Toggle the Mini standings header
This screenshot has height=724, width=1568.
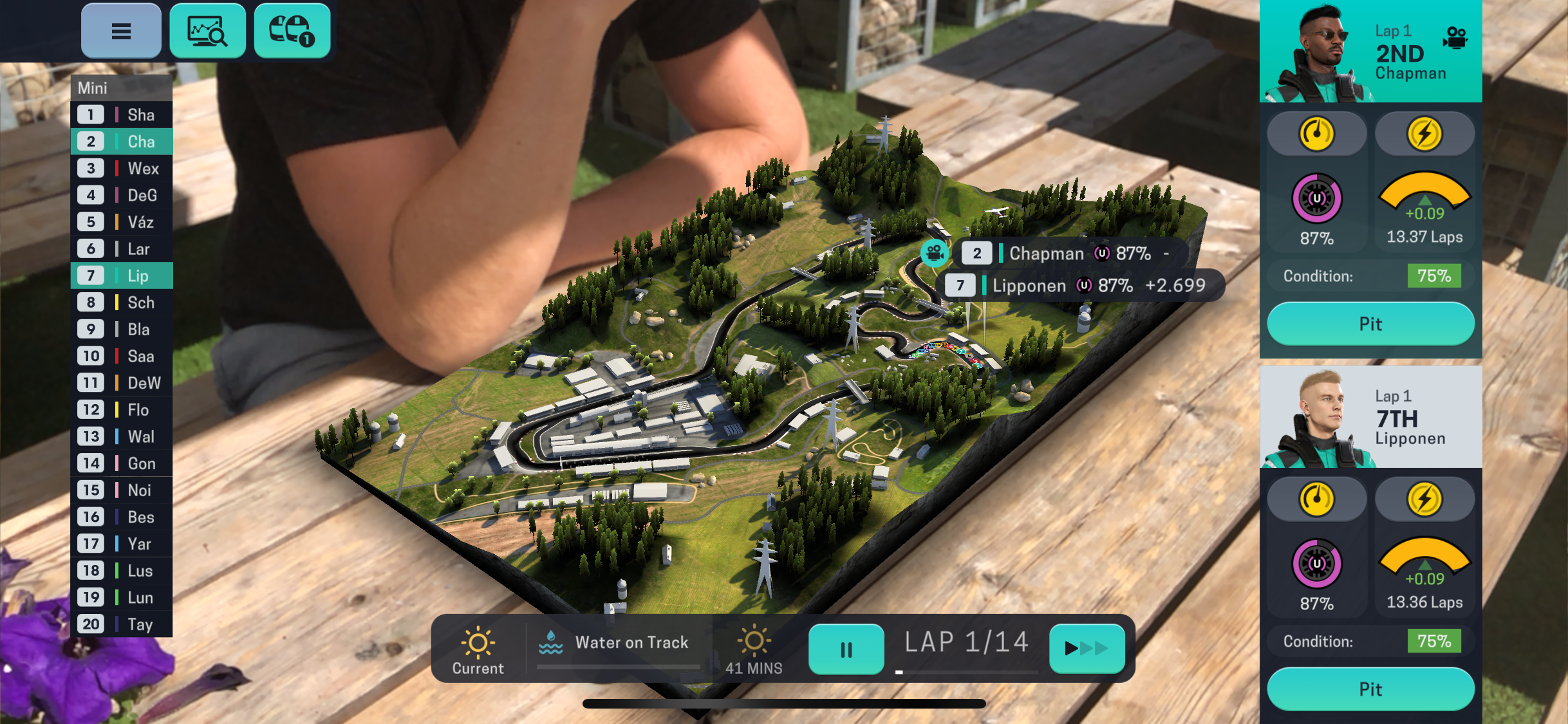pyautogui.click(x=122, y=88)
